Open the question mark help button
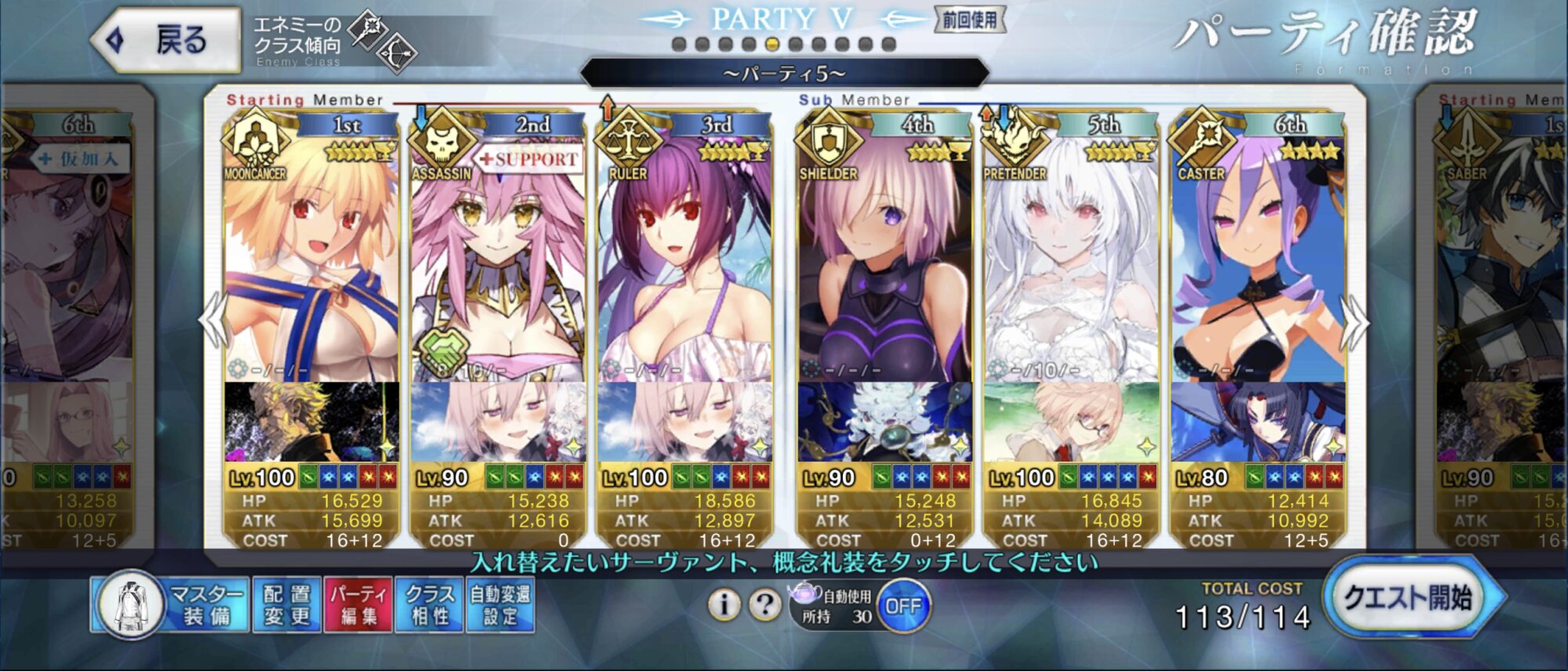Screen dimensions: 1568x671 (764, 604)
